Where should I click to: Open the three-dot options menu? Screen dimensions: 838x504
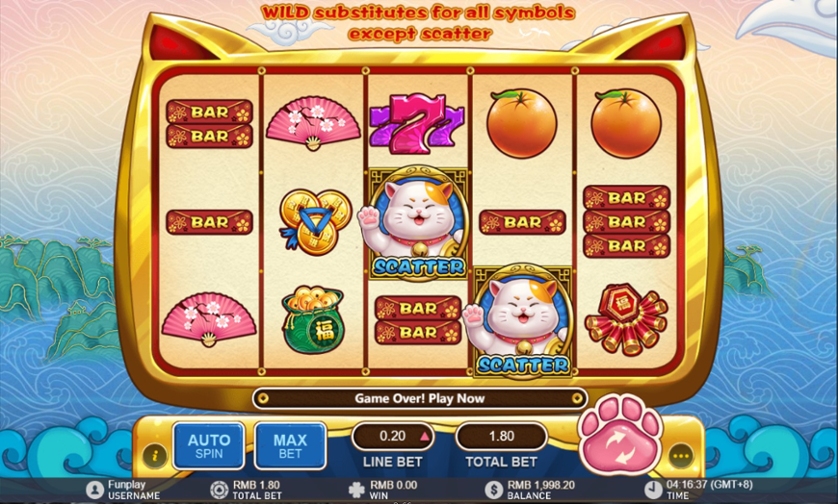pos(682,456)
